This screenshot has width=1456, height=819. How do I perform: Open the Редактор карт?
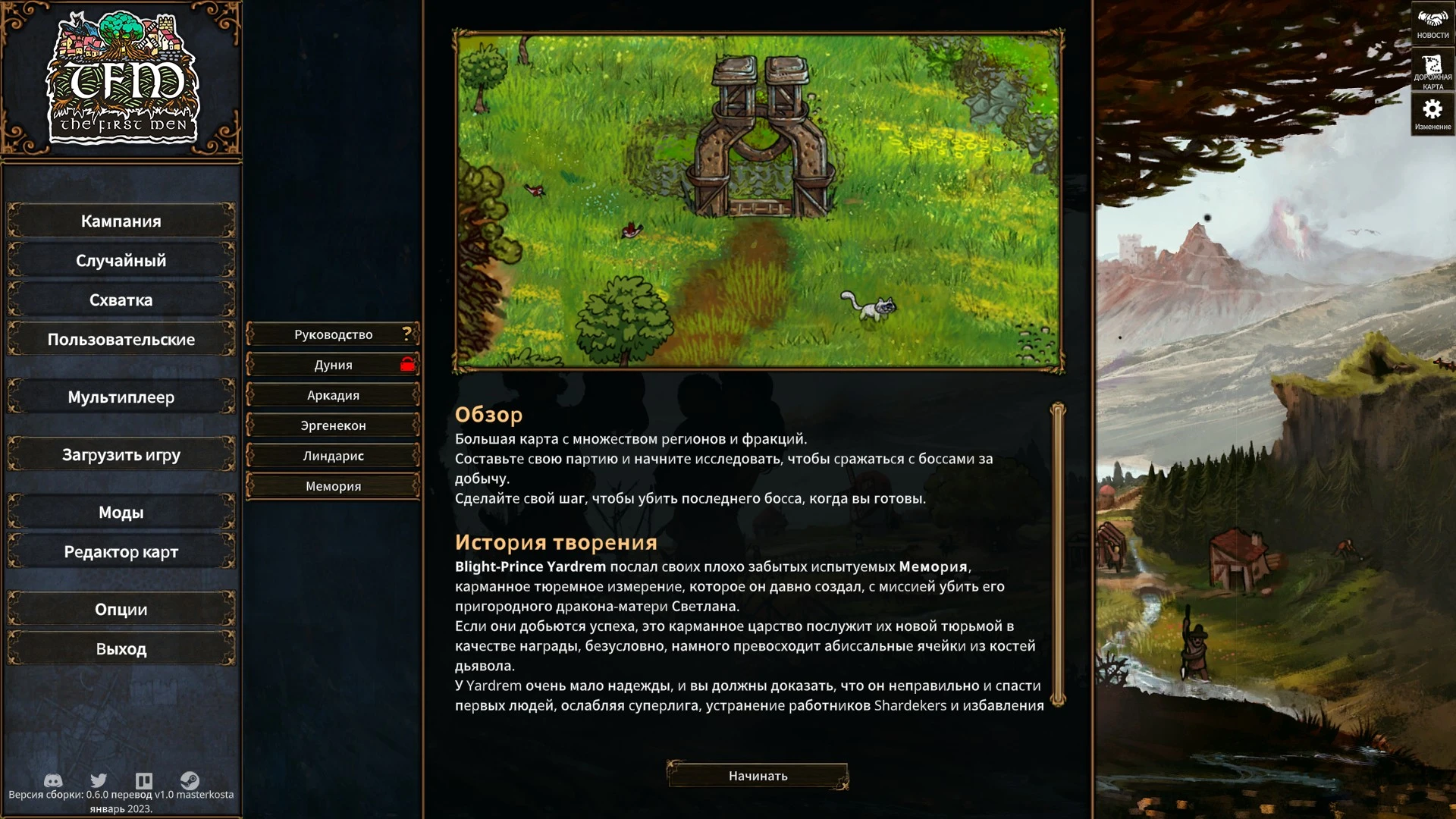click(x=120, y=551)
